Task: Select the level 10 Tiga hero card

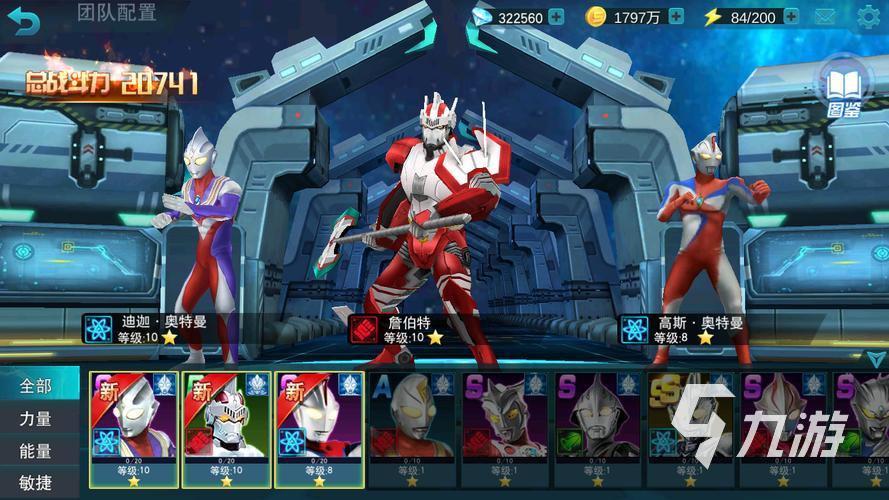Action: (x=134, y=428)
